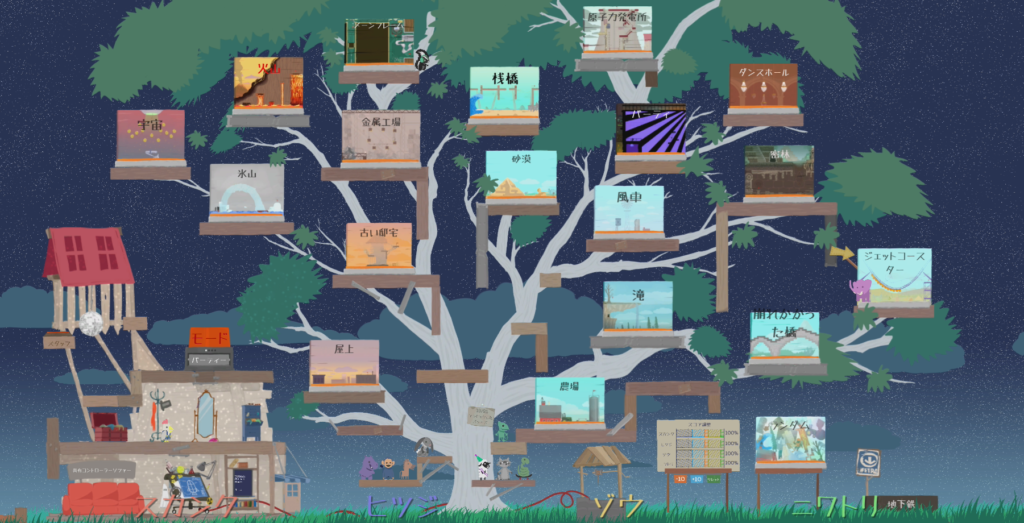Choose the 火山 volcano level
The width and height of the screenshot is (1024, 523).
coord(268,83)
